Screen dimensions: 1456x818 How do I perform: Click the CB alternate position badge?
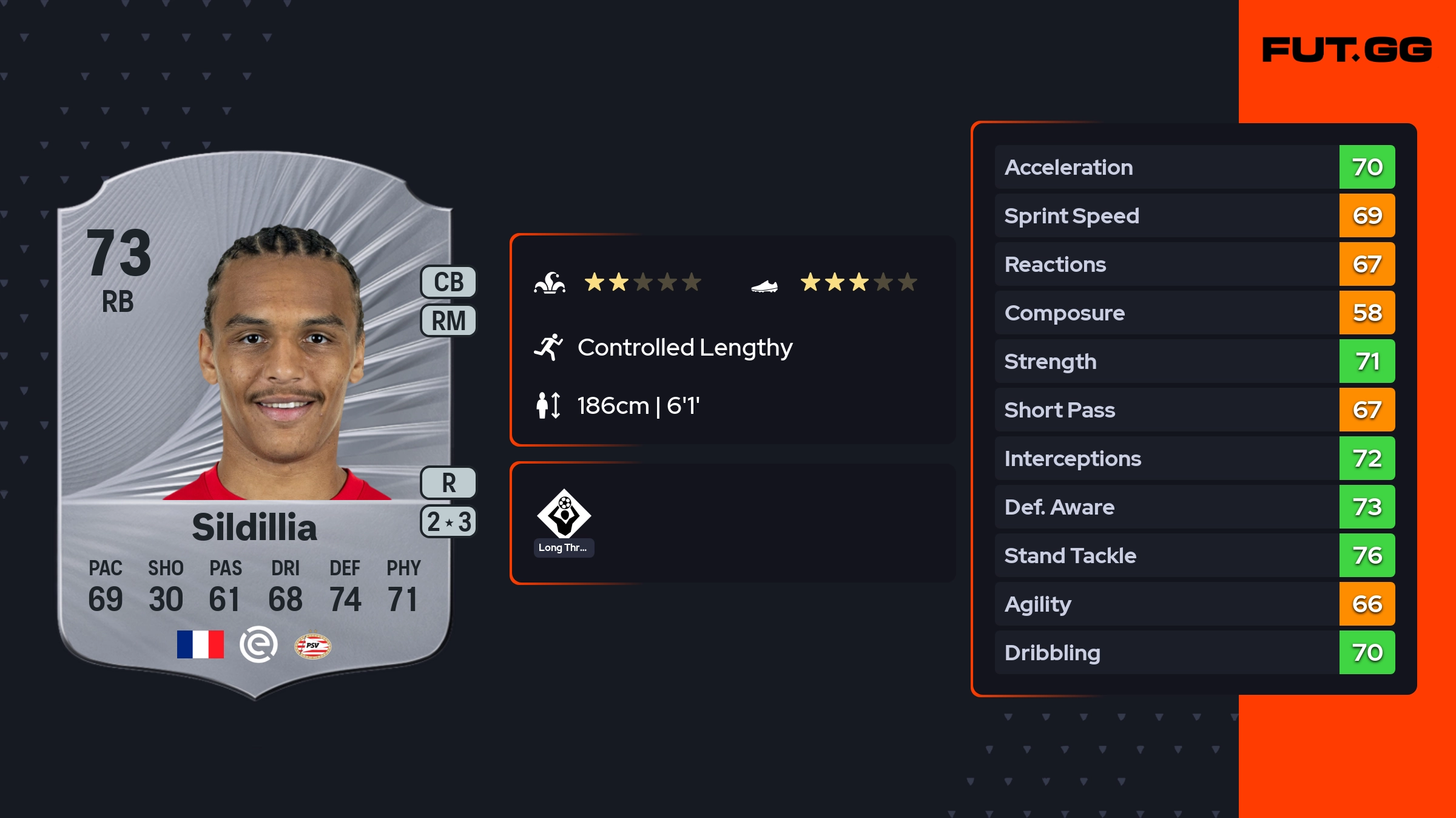(448, 282)
